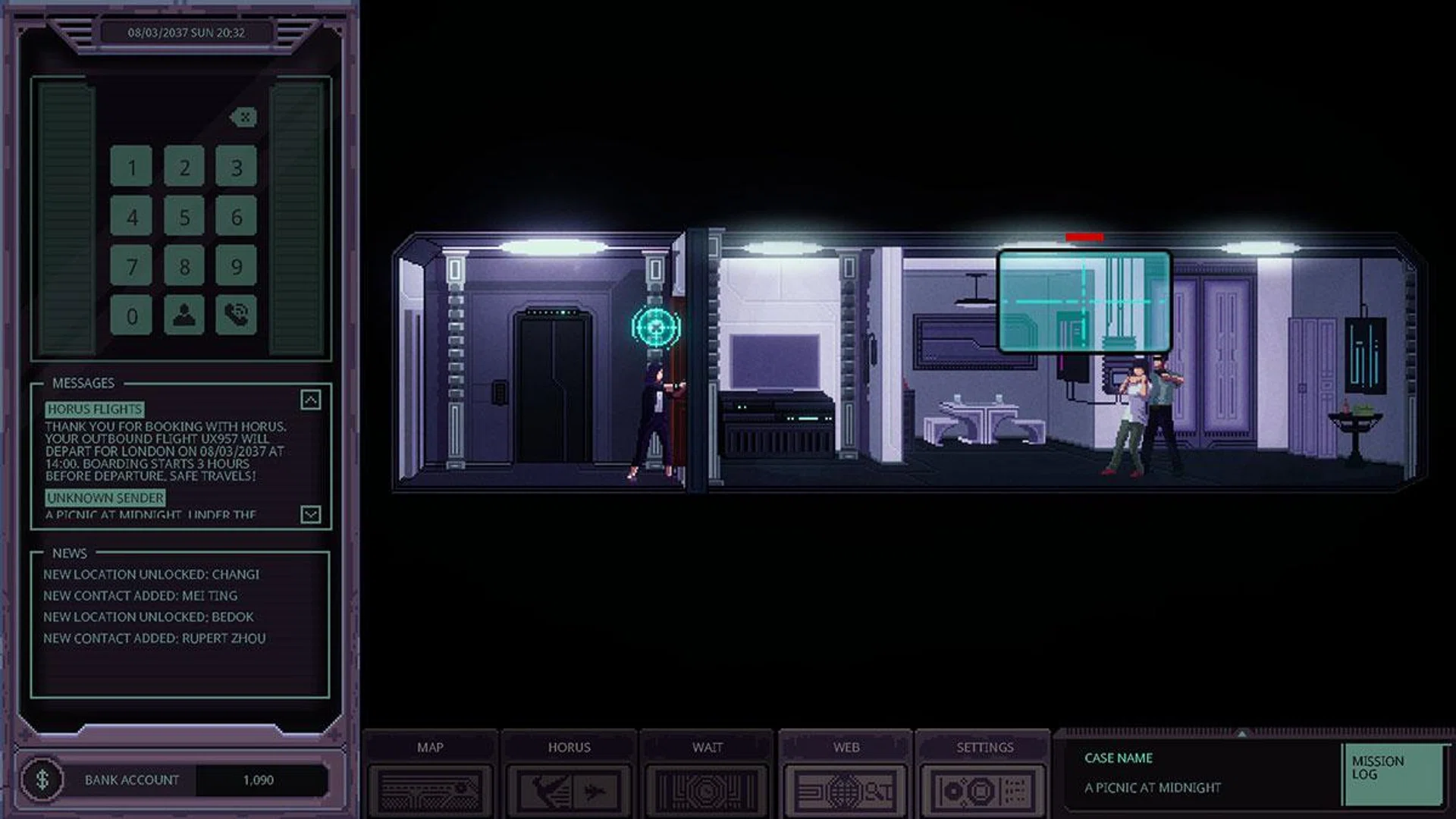Click the cyan target reticle on the door
1456x819 pixels.
[x=656, y=328]
